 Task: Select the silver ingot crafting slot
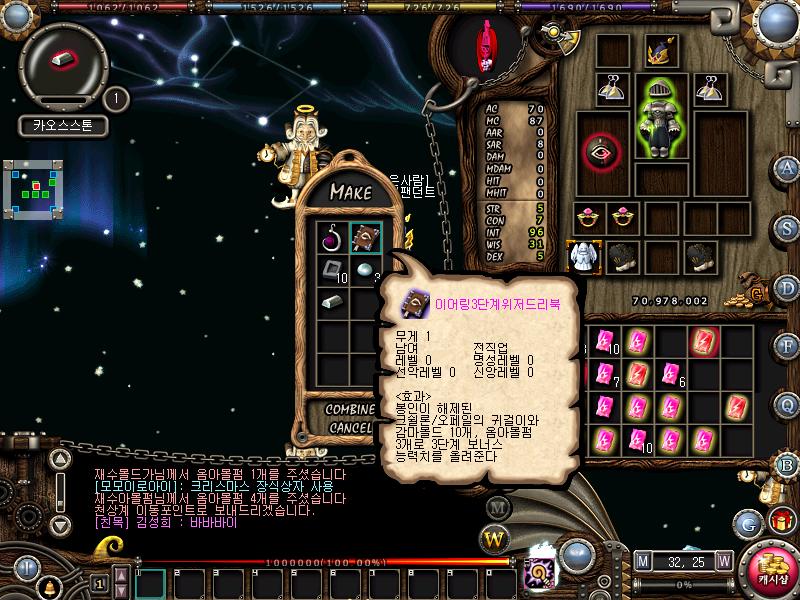(333, 301)
